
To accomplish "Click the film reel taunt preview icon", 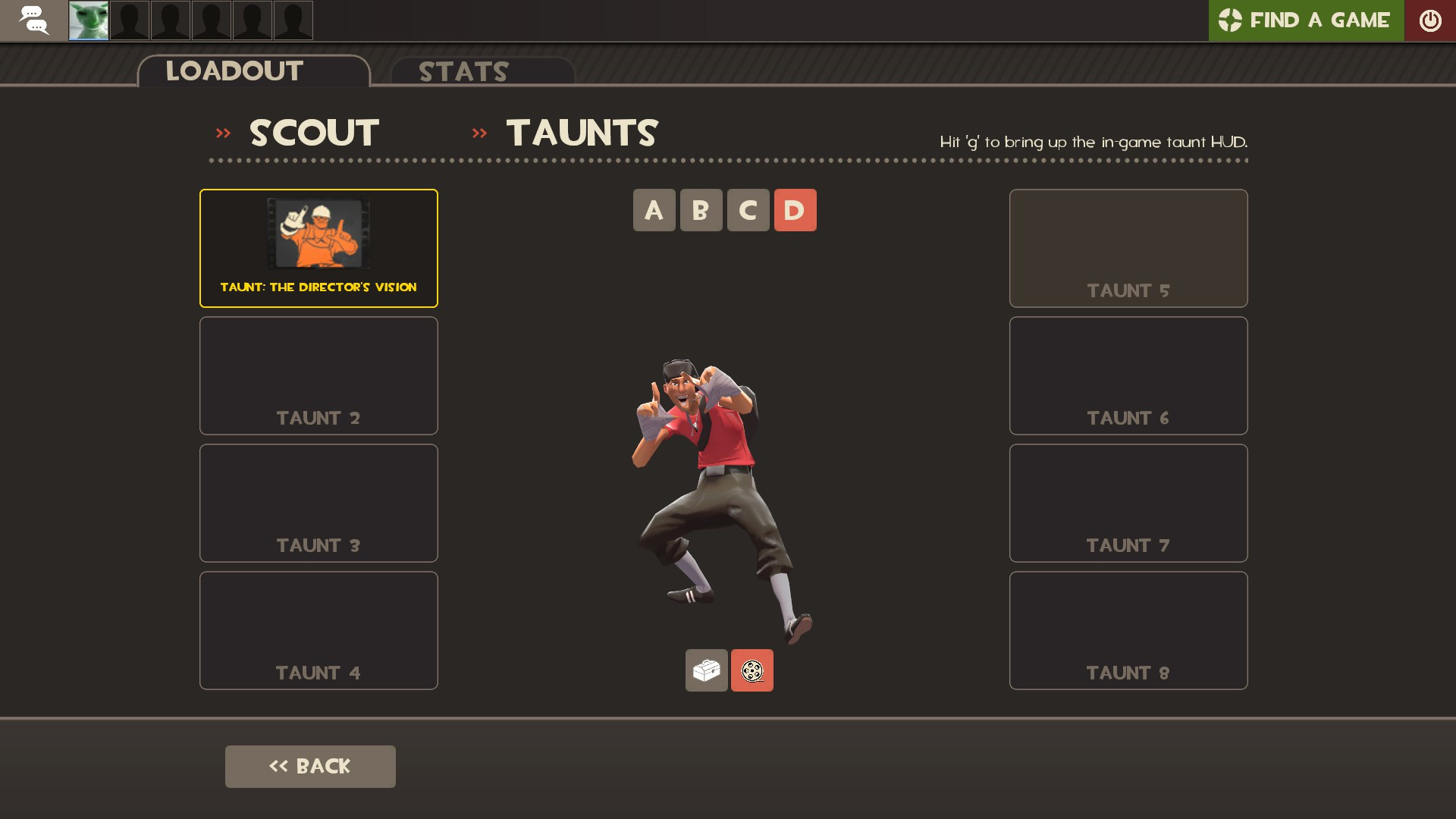I will point(752,670).
